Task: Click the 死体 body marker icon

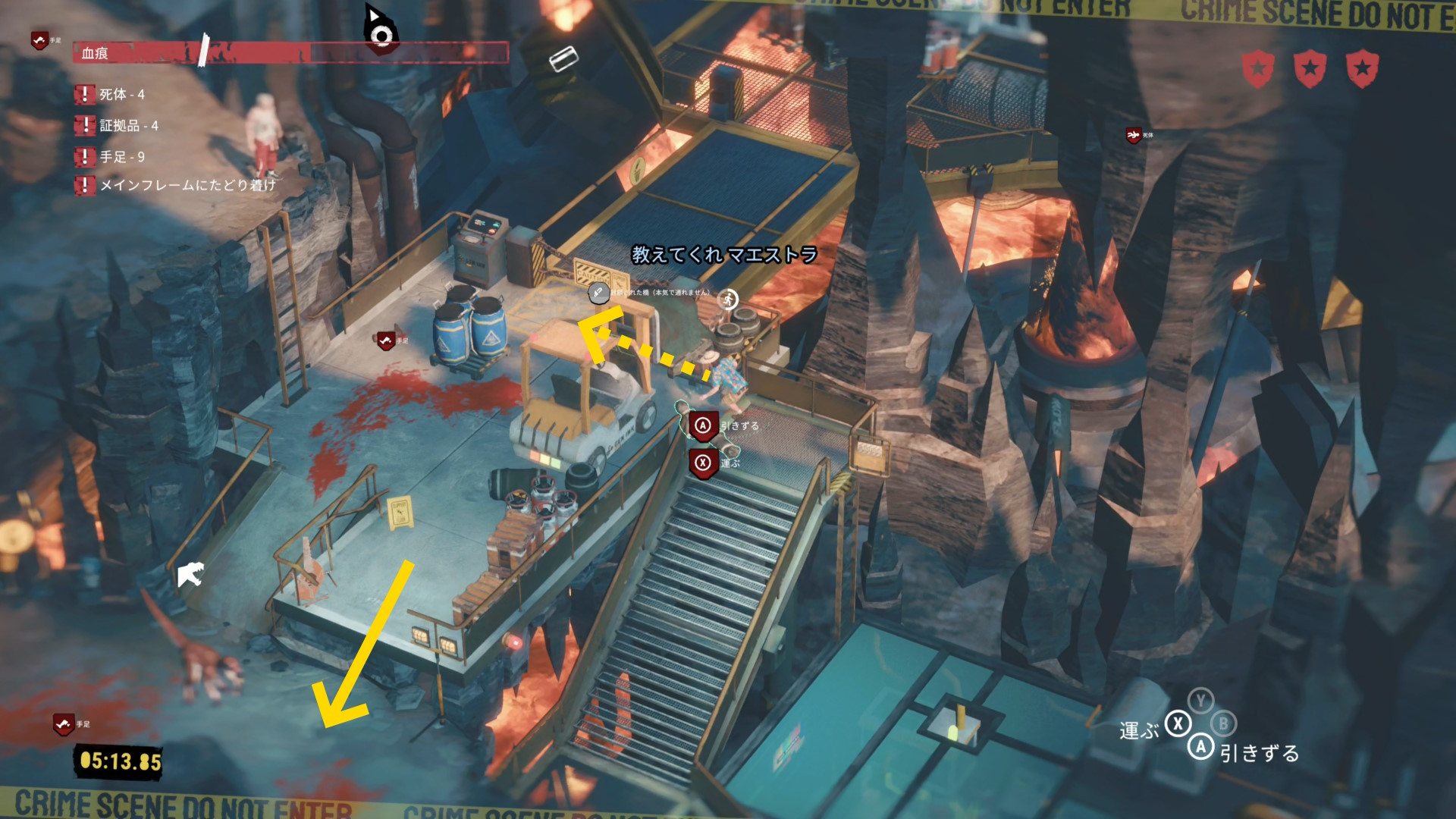Action: [1134, 135]
